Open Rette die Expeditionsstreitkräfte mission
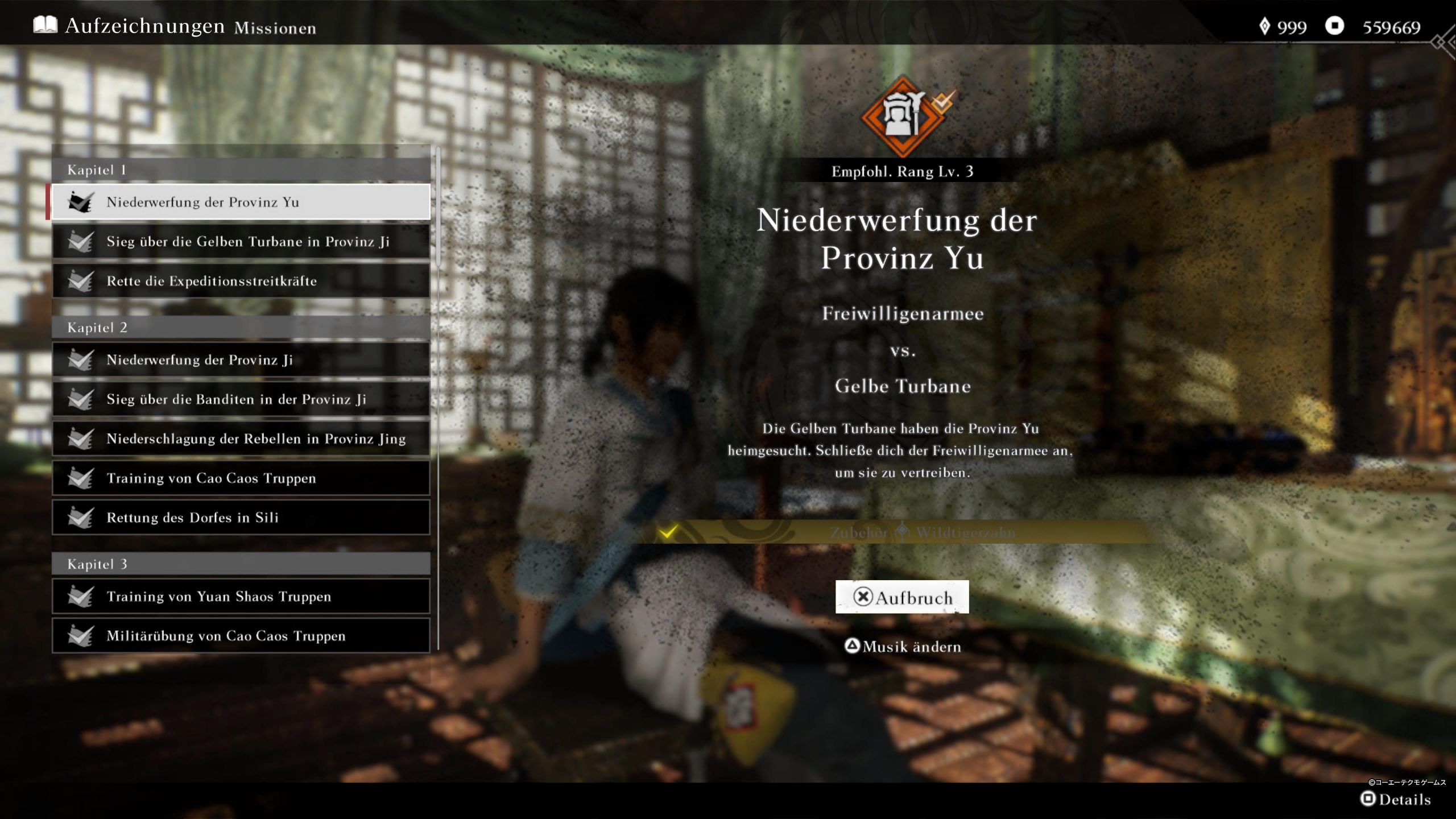 pos(241,281)
